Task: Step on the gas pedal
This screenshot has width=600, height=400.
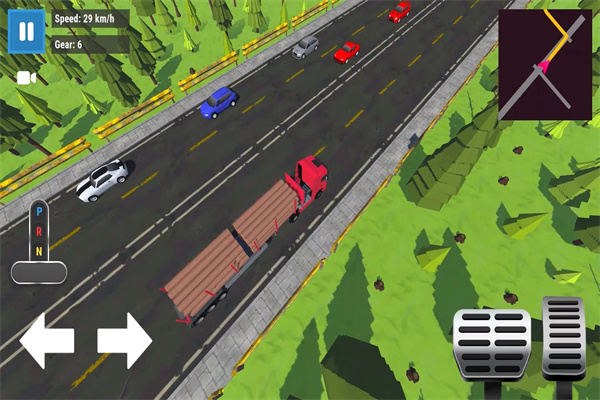Action: pos(563,336)
